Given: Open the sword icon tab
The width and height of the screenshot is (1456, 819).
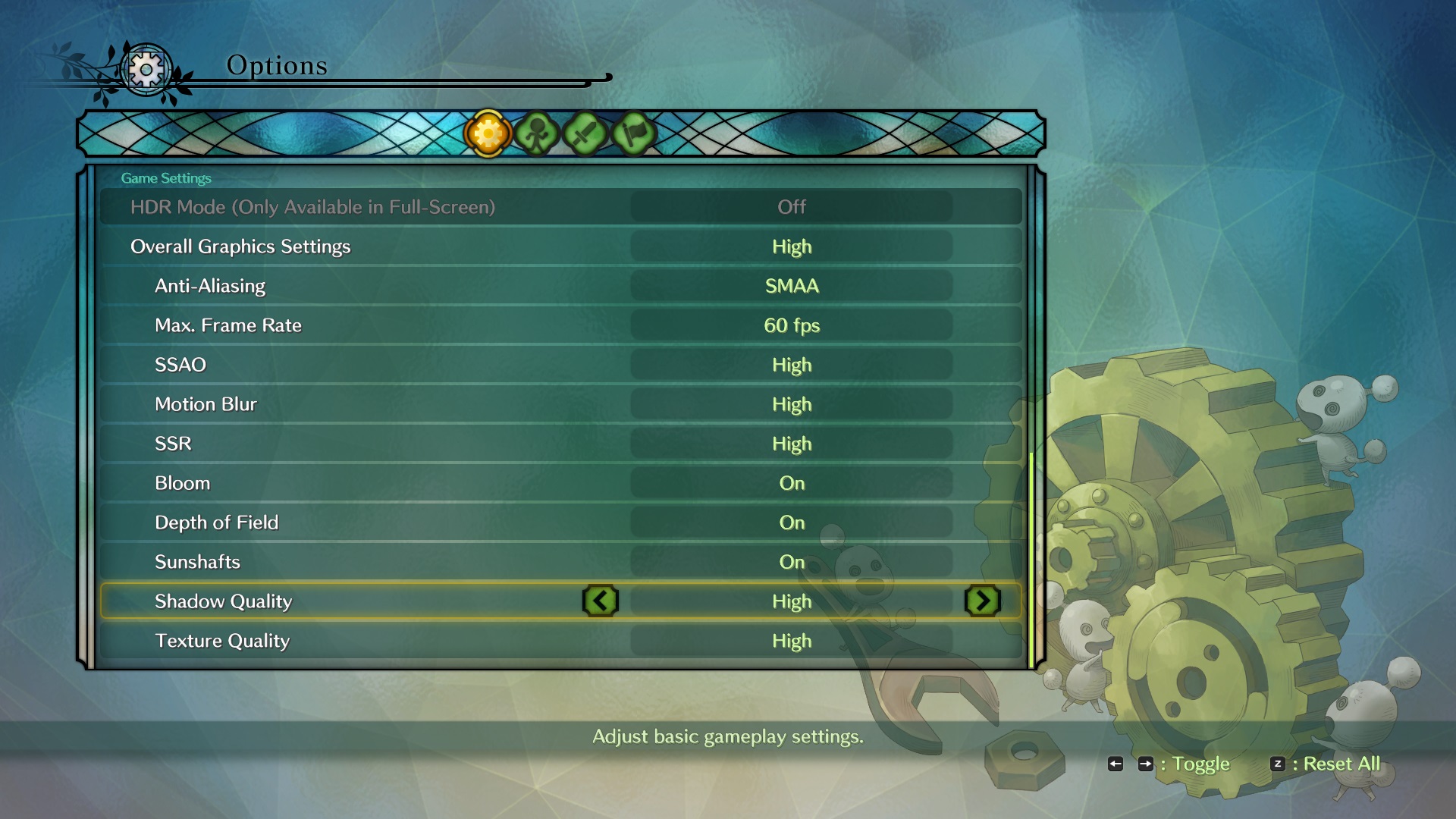Looking at the screenshot, I should 585,134.
